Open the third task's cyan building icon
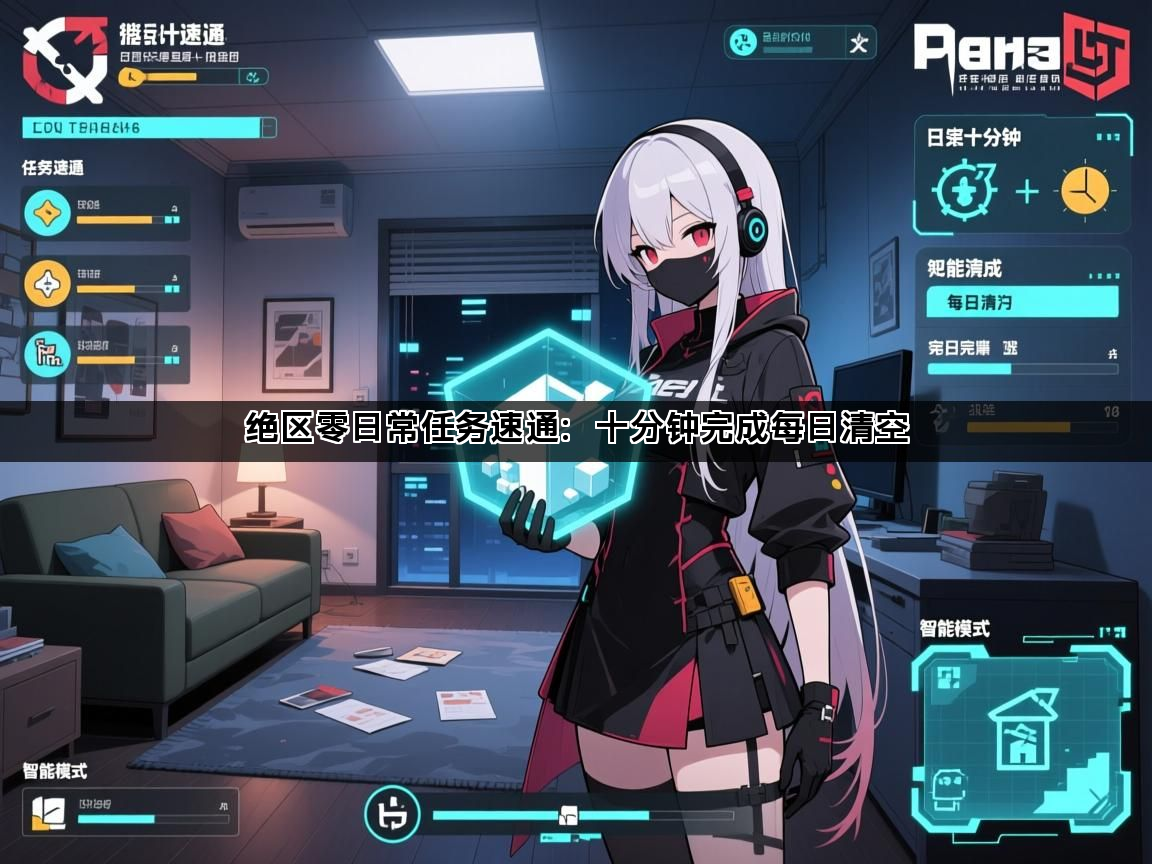The image size is (1152, 864). (x=46, y=353)
